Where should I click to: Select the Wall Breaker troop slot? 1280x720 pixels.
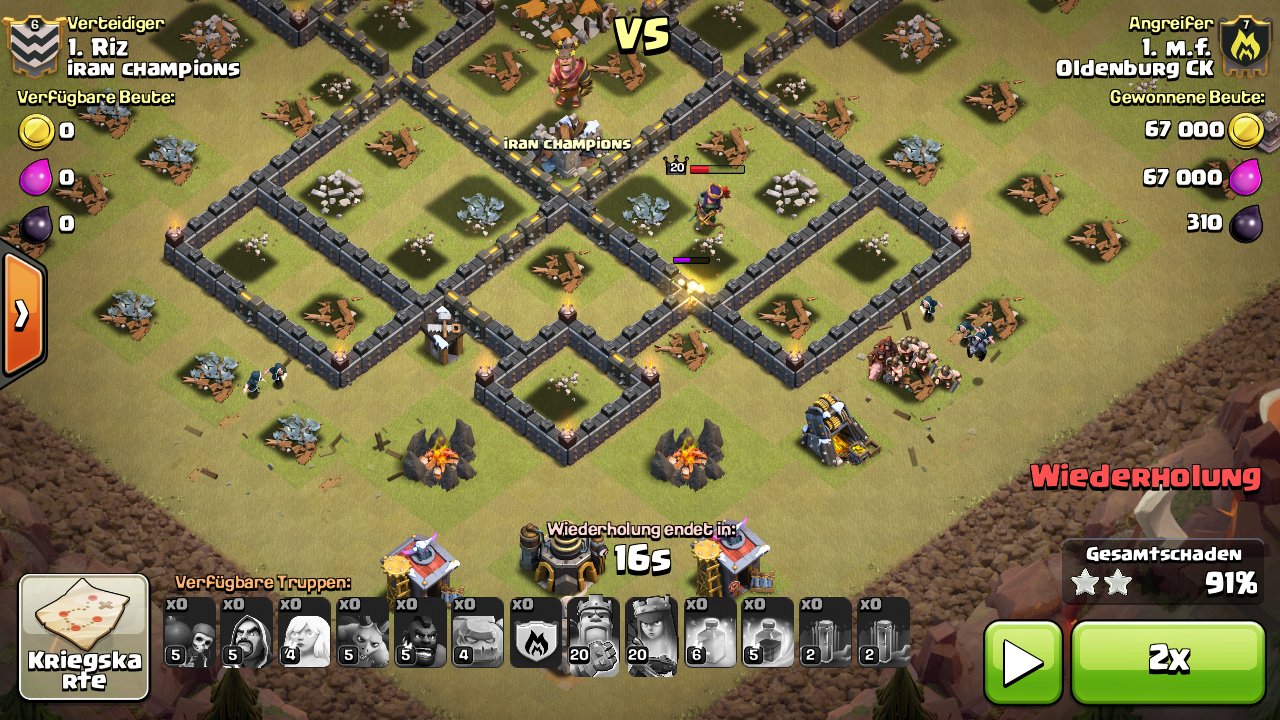pos(189,633)
